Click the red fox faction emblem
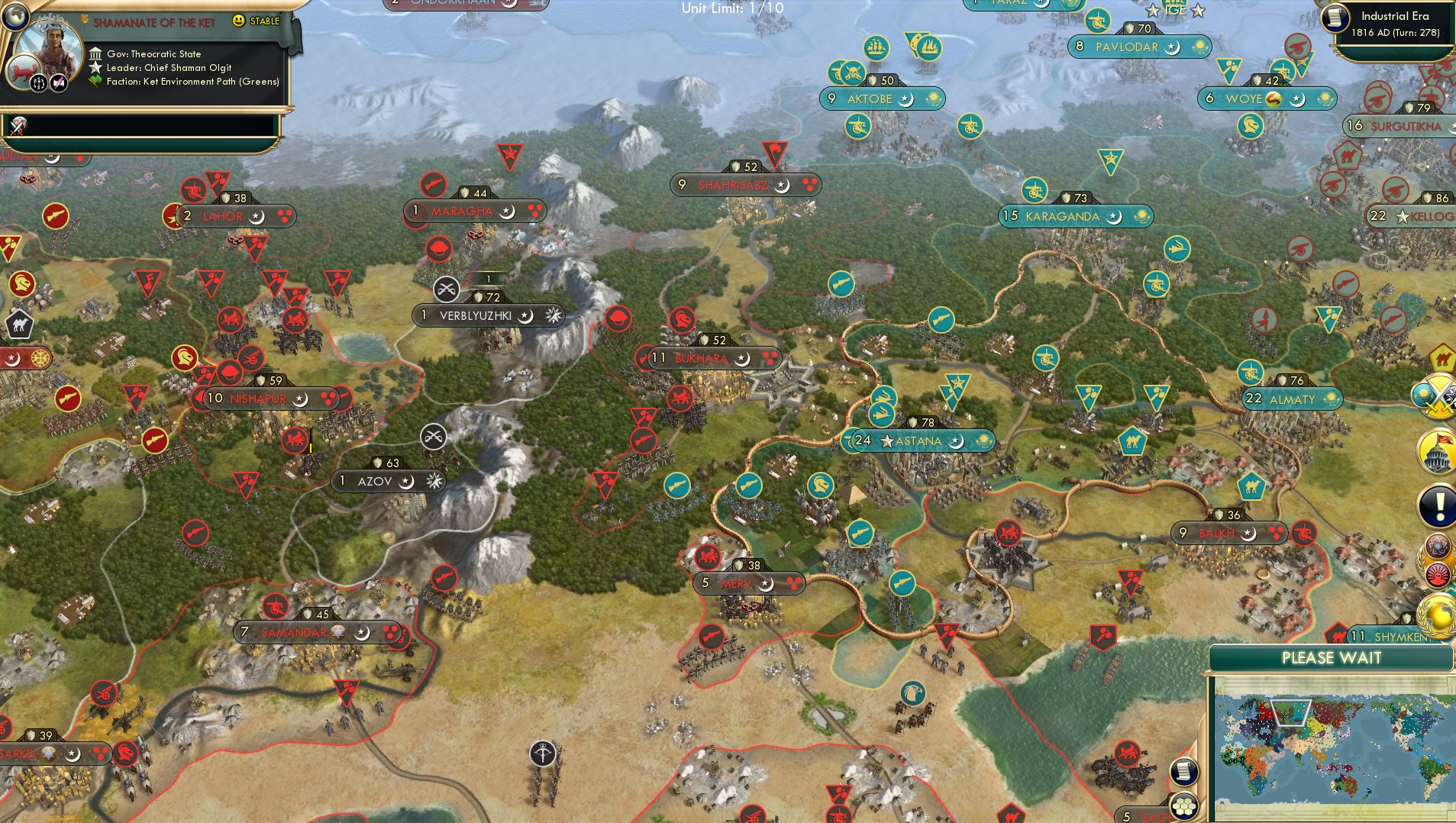The width and height of the screenshot is (1456, 823). pos(23,70)
